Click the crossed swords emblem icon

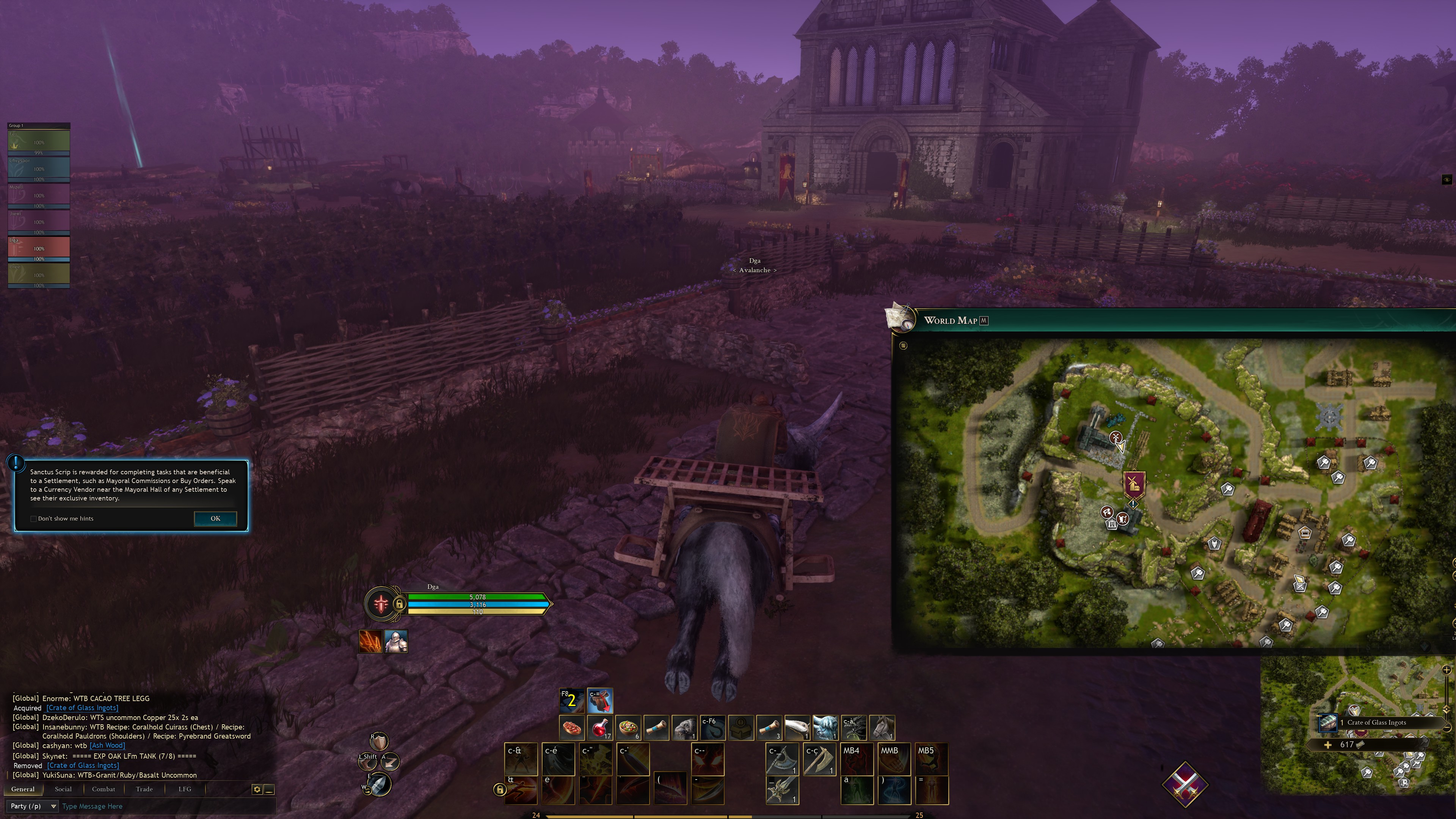[1185, 784]
